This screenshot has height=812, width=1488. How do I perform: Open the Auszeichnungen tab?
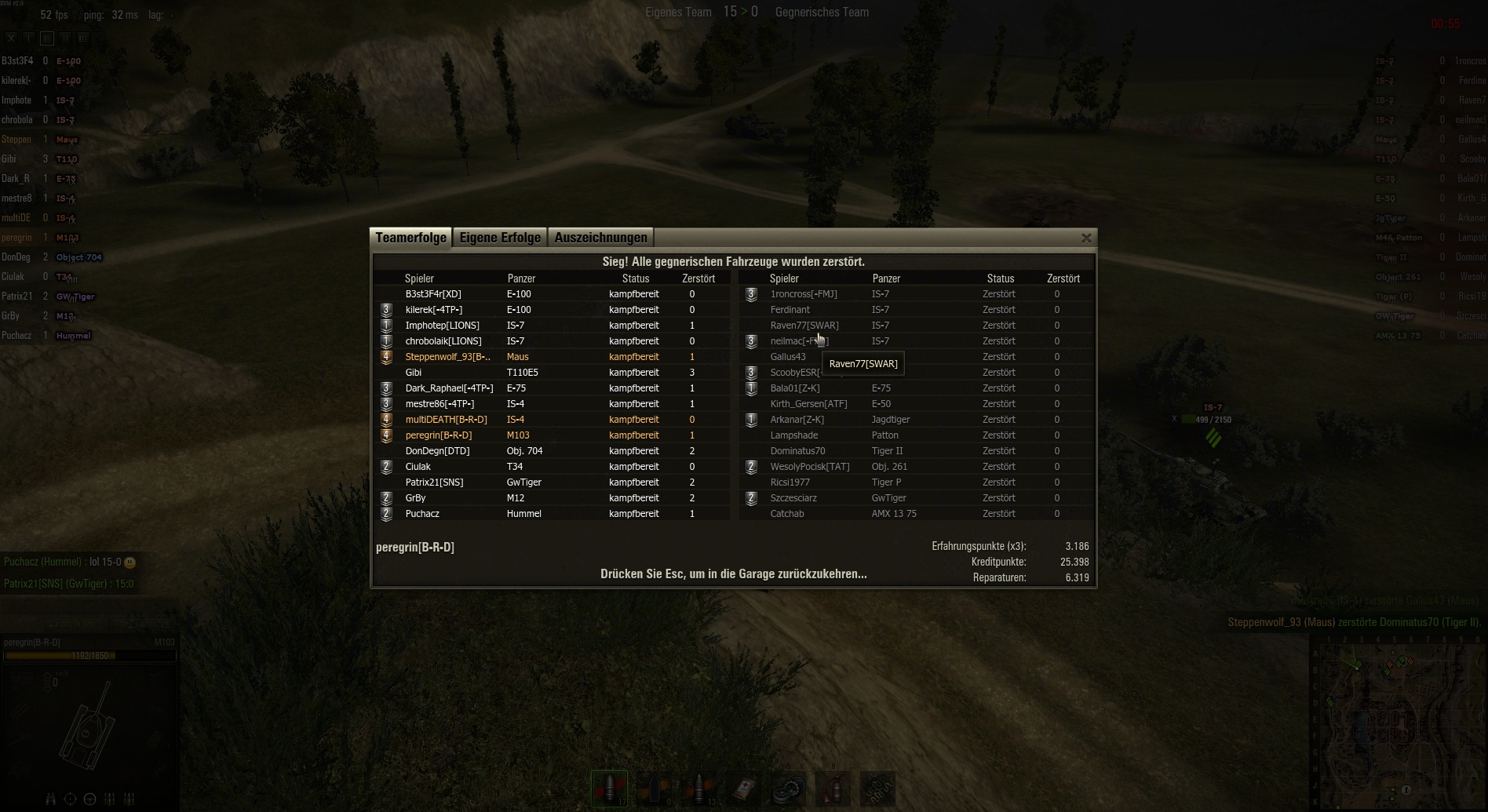[x=600, y=238]
